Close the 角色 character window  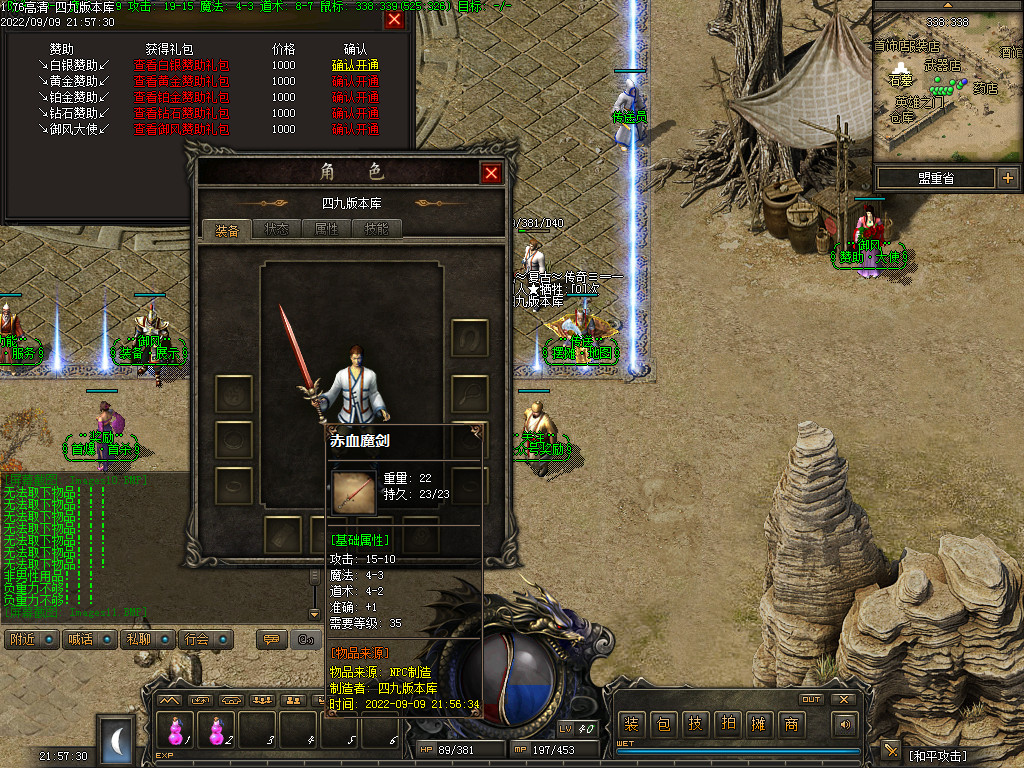pos(491,173)
